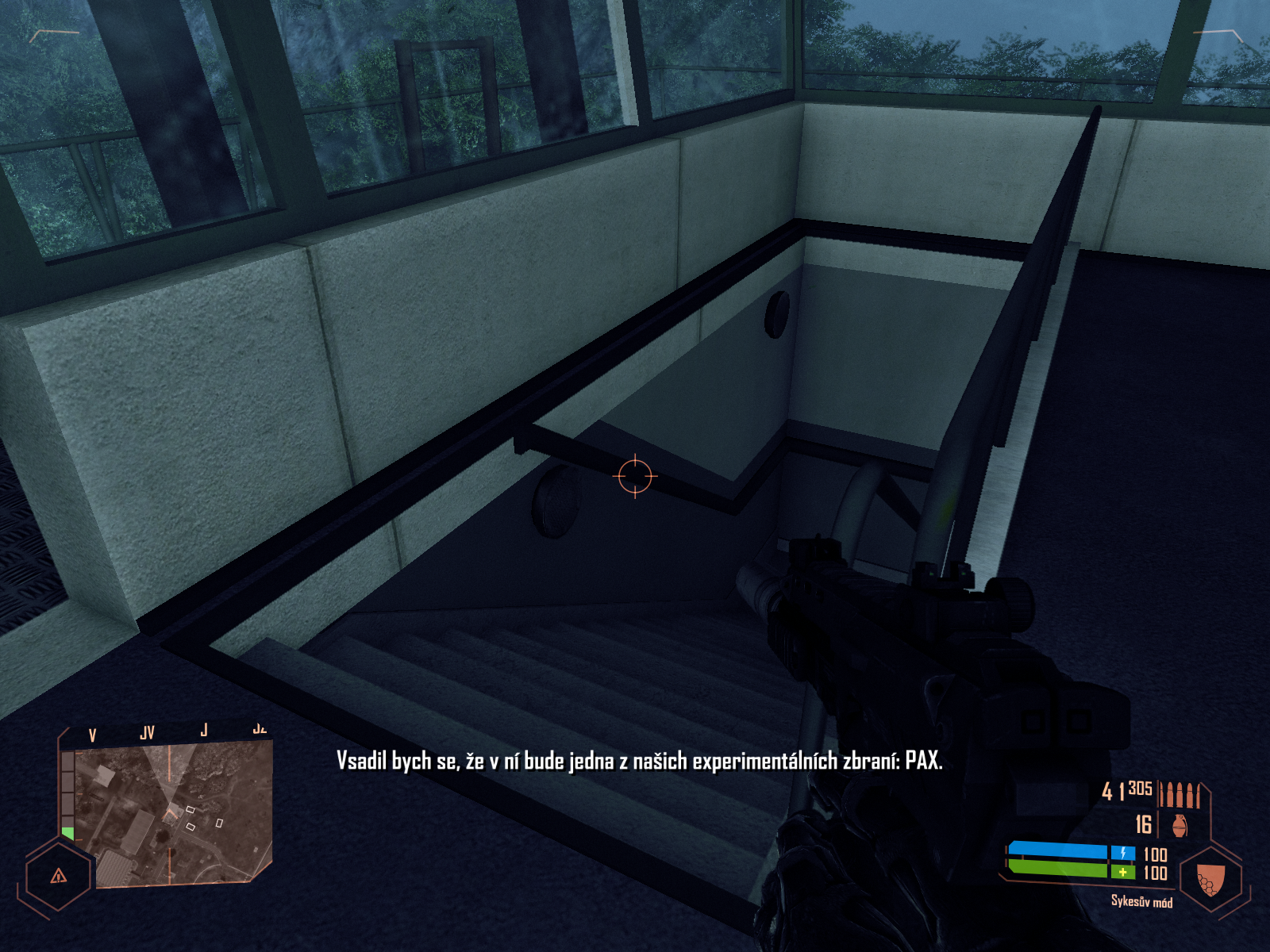Viewport: 1270px width, 952px height.
Task: Click the bullets fire-mode icon
Action: pyautogui.click(x=1180, y=793)
